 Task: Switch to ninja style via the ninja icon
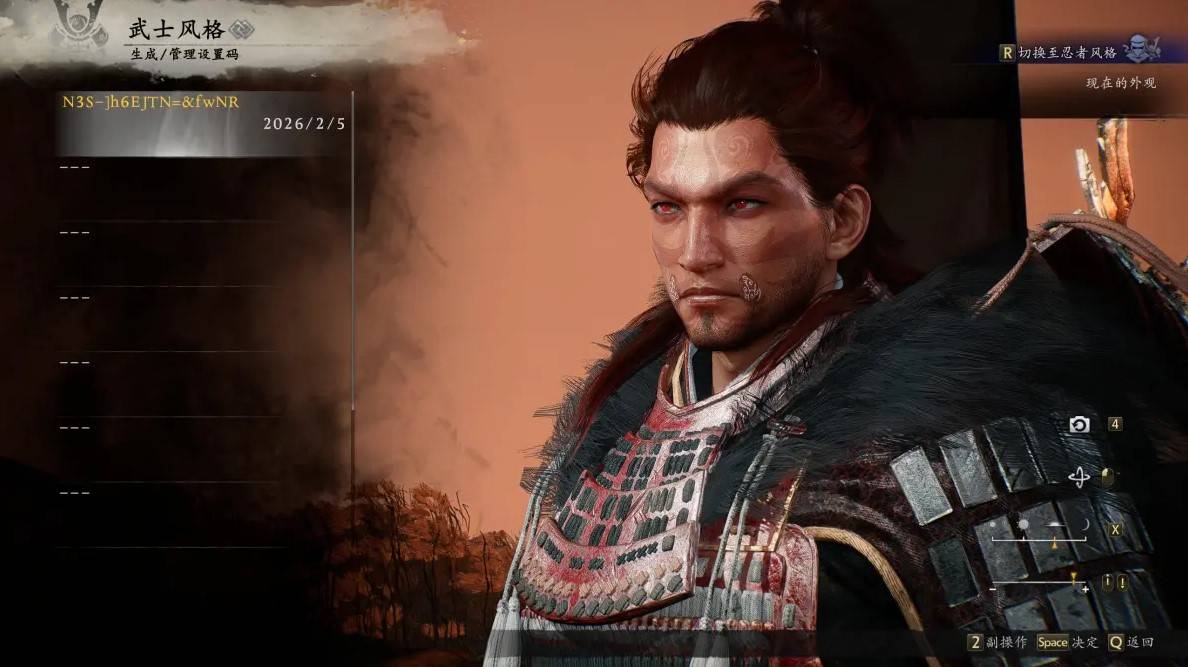point(1141,49)
